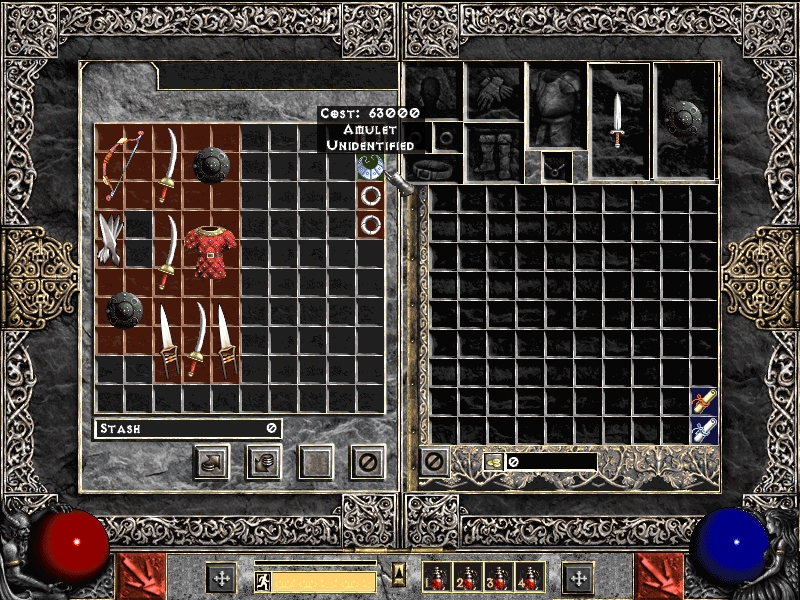Toggle the run/walk button

[263, 581]
